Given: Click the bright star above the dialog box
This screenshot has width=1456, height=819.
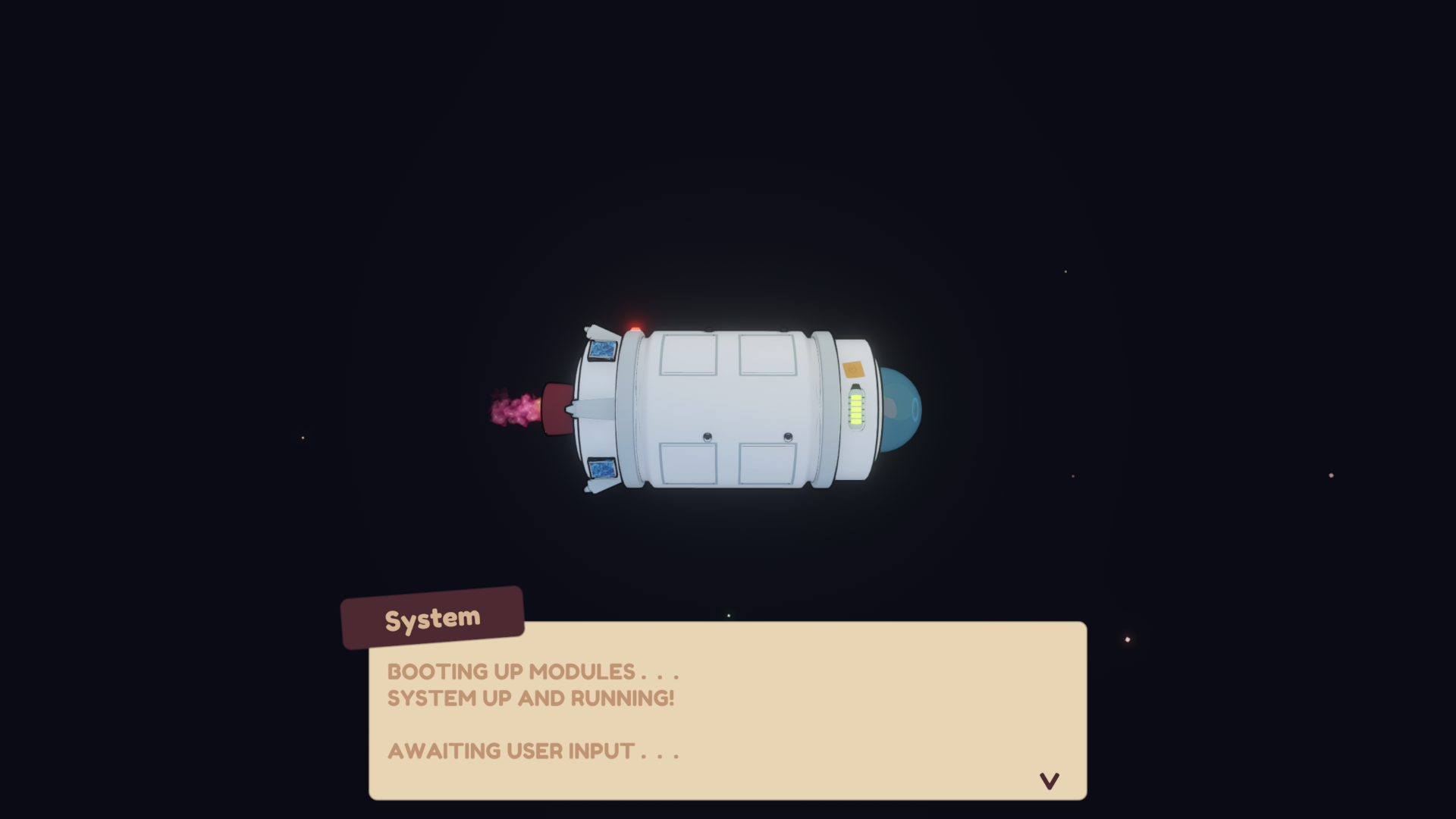Looking at the screenshot, I should (729, 615).
